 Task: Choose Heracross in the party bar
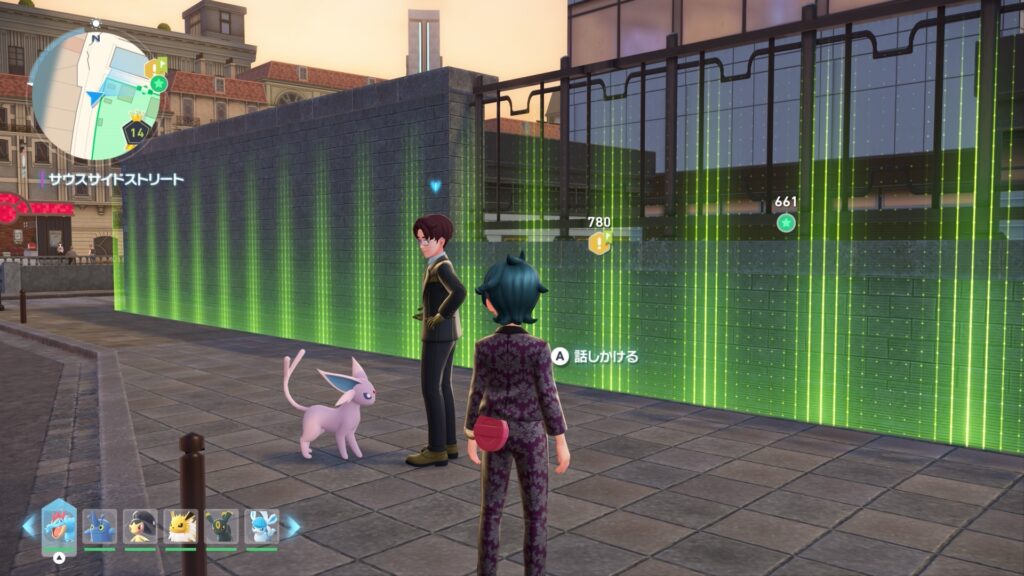(x=100, y=526)
